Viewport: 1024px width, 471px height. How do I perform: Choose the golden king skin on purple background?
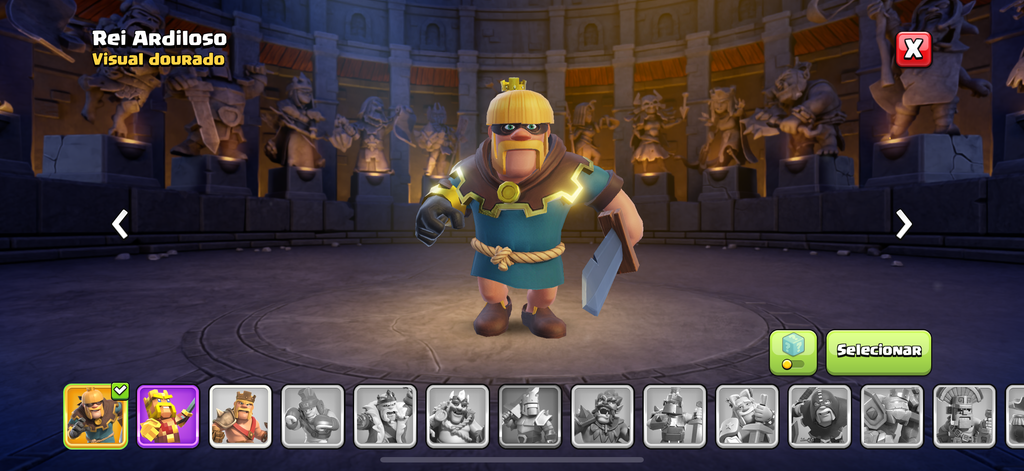coord(167,415)
